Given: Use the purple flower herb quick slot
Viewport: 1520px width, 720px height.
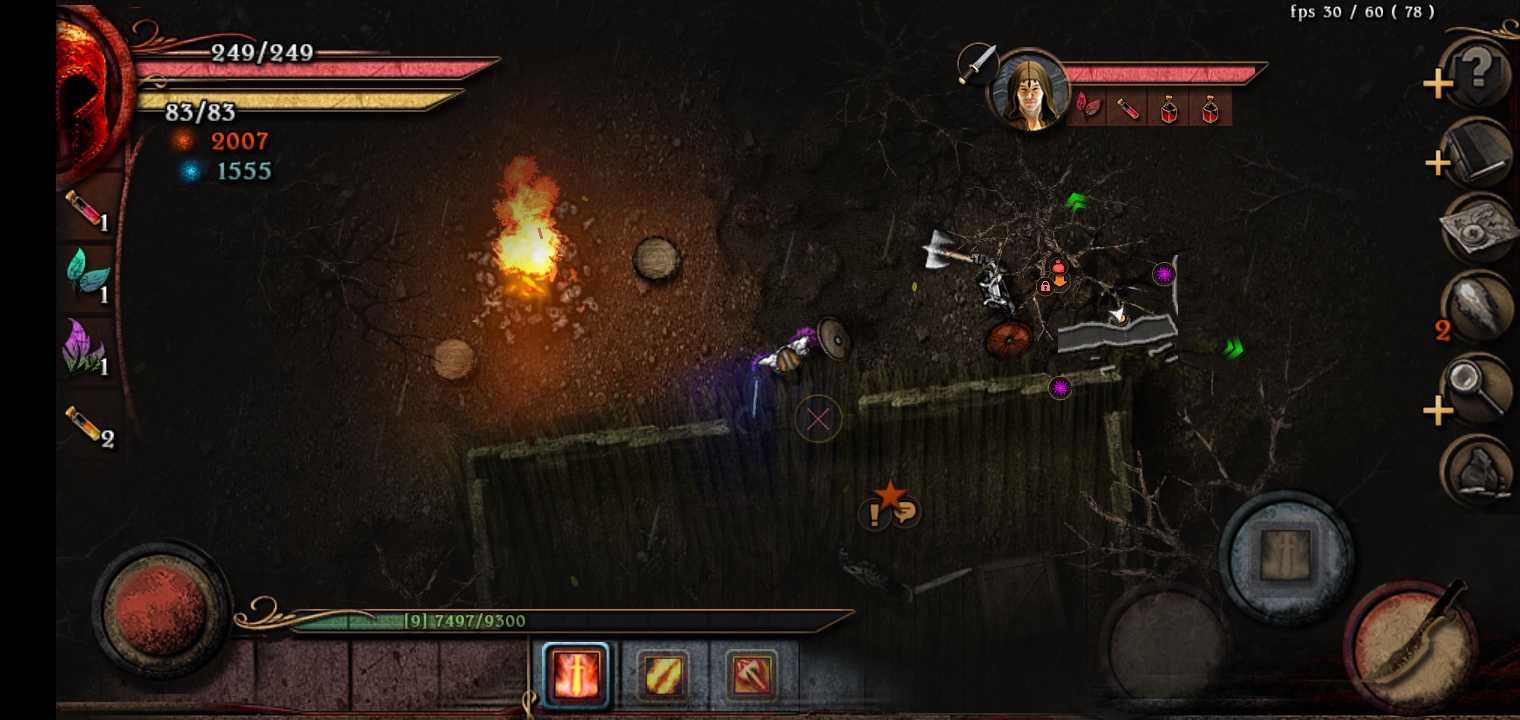Looking at the screenshot, I should 88,348.
